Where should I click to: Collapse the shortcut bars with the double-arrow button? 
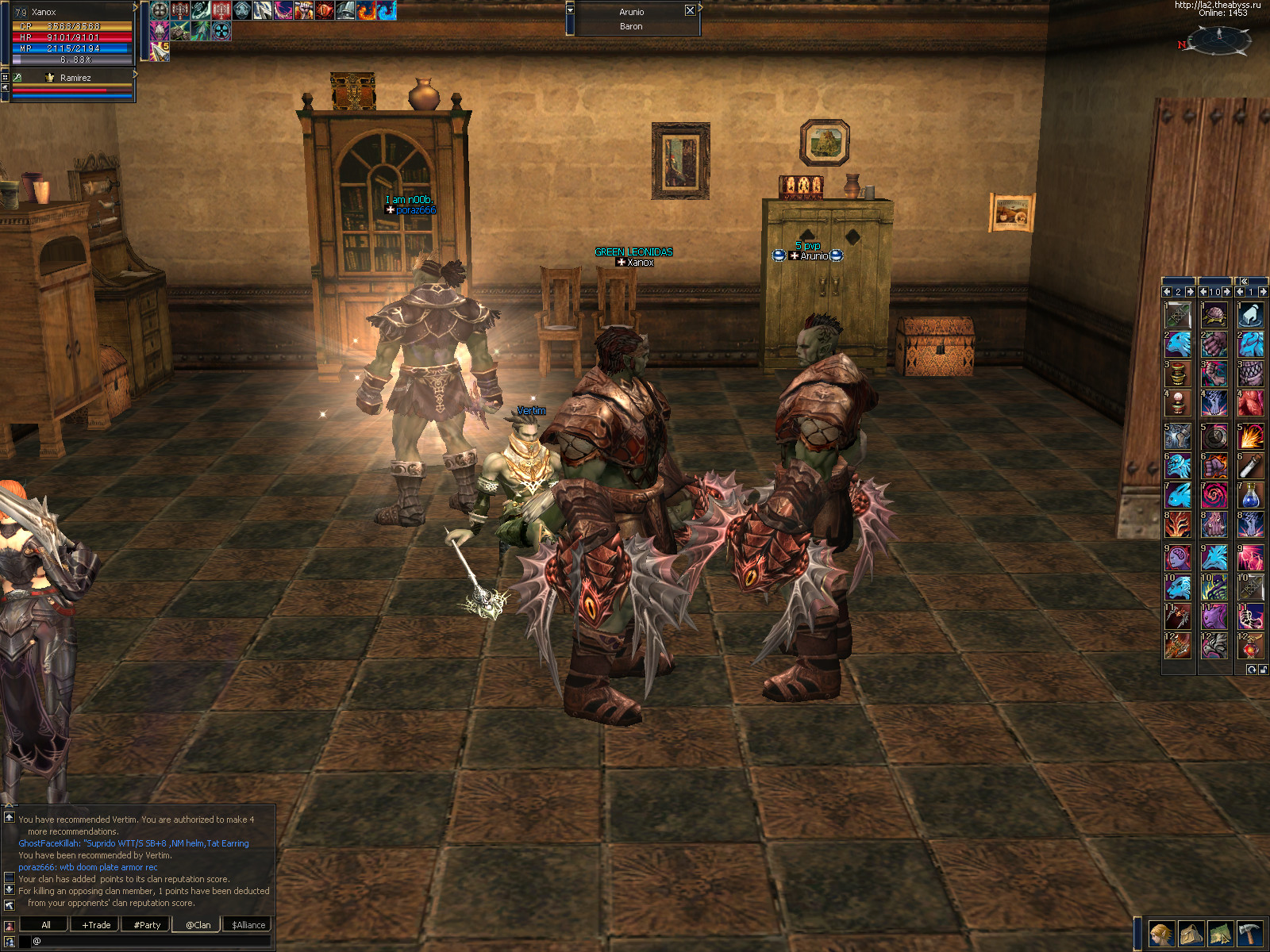coord(1244,281)
